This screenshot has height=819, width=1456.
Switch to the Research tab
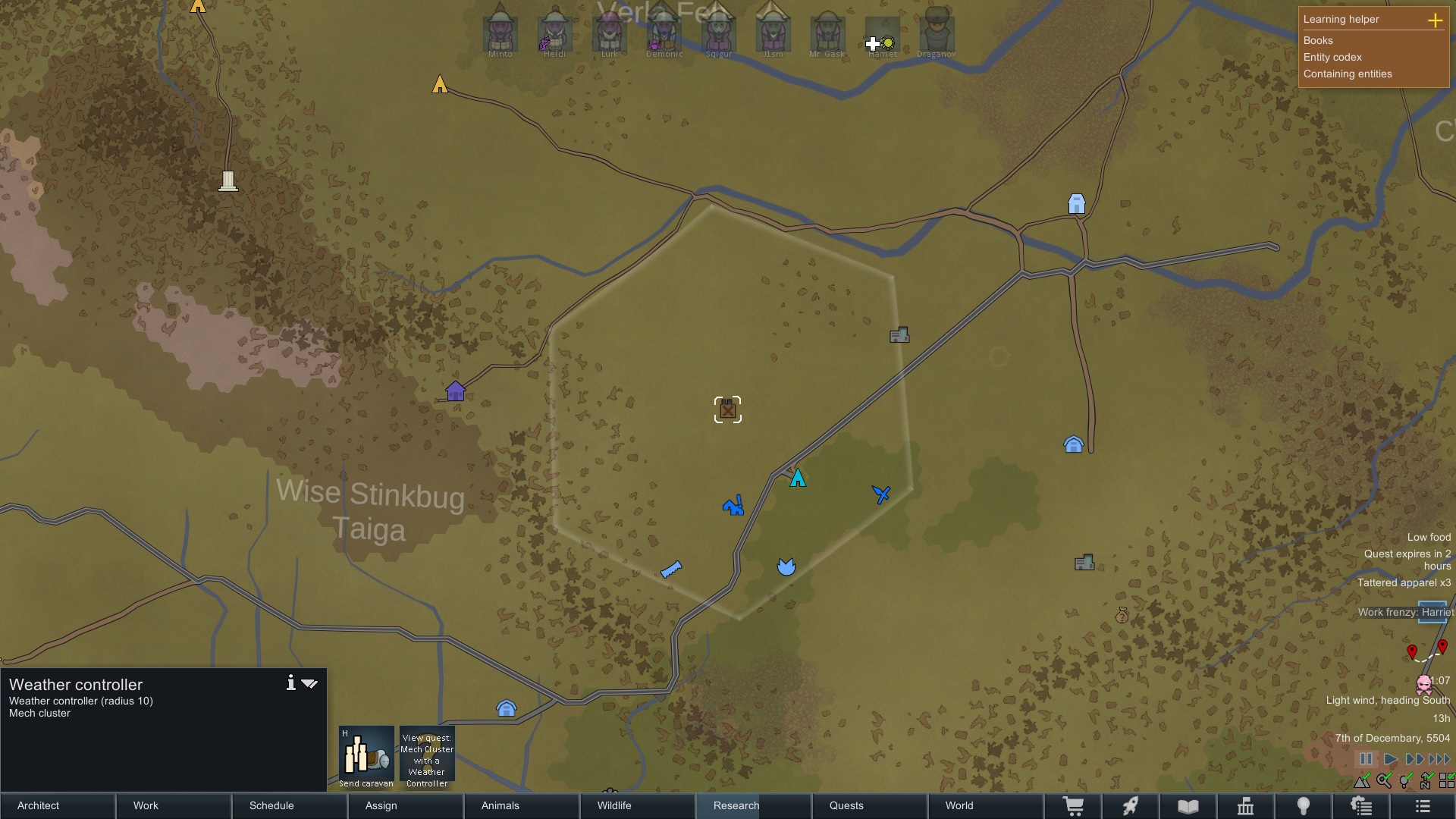coord(752,805)
